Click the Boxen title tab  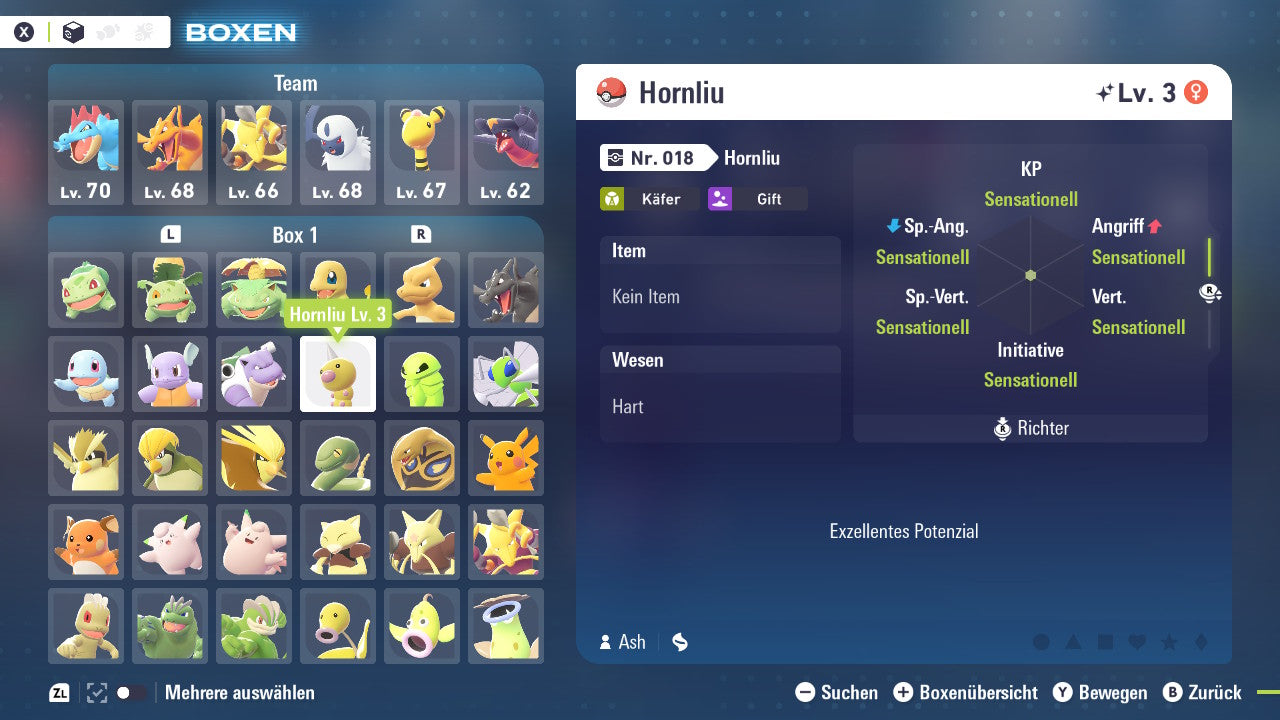click(x=240, y=31)
